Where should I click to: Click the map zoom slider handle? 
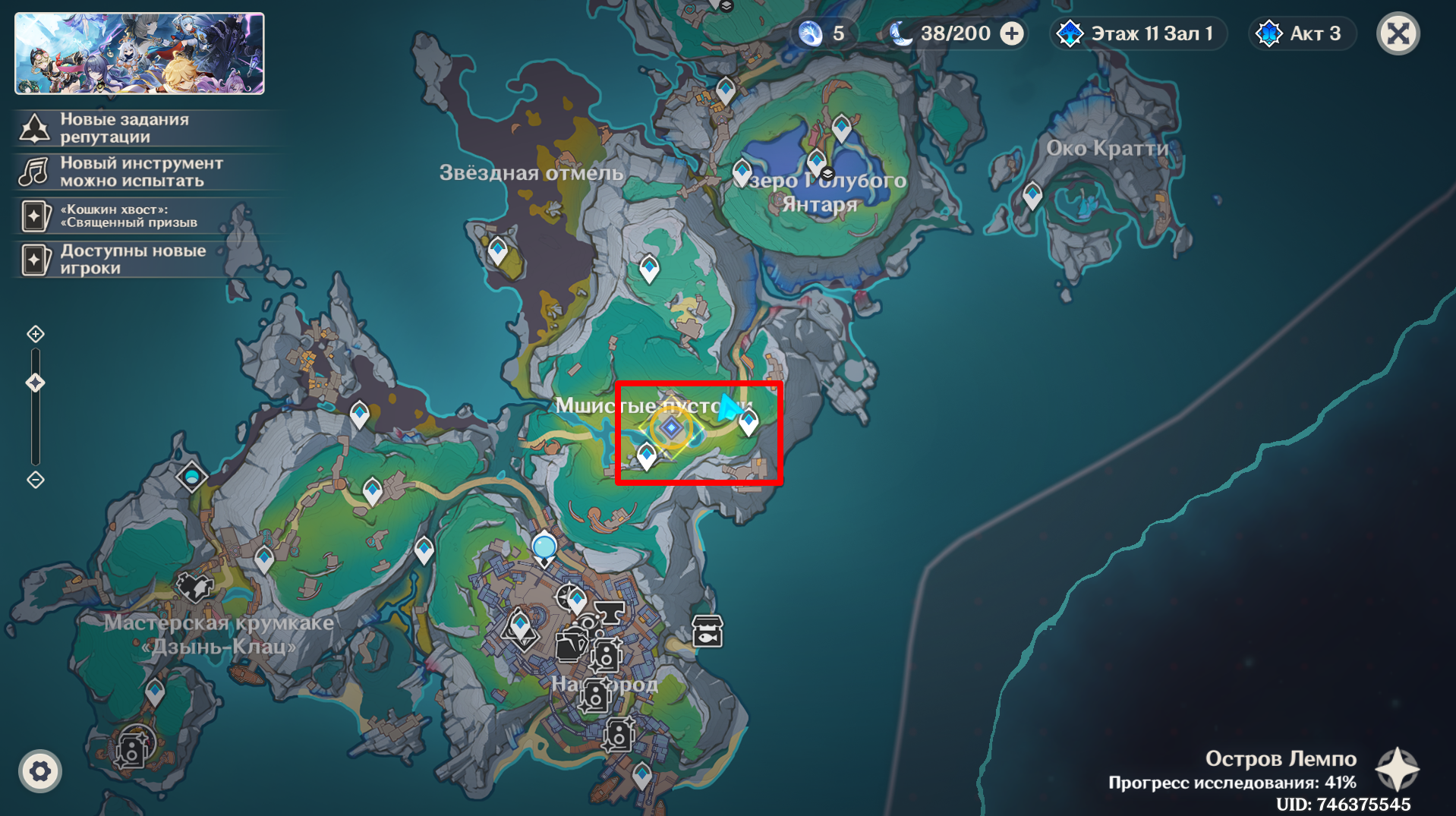tap(36, 383)
